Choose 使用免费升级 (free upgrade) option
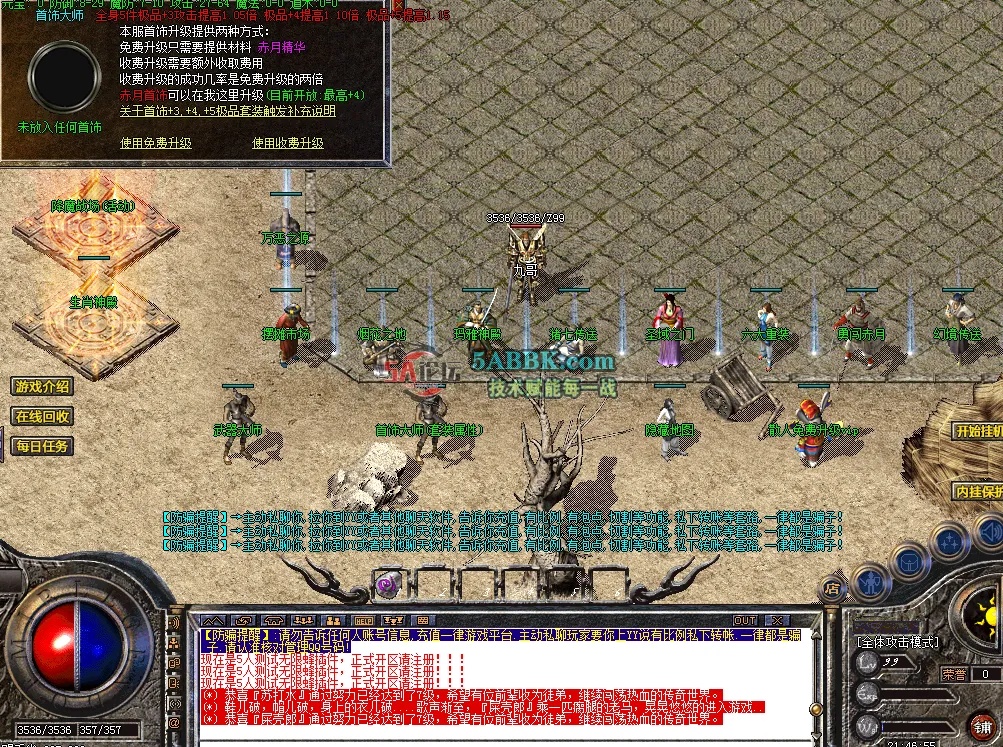 pyautogui.click(x=156, y=143)
